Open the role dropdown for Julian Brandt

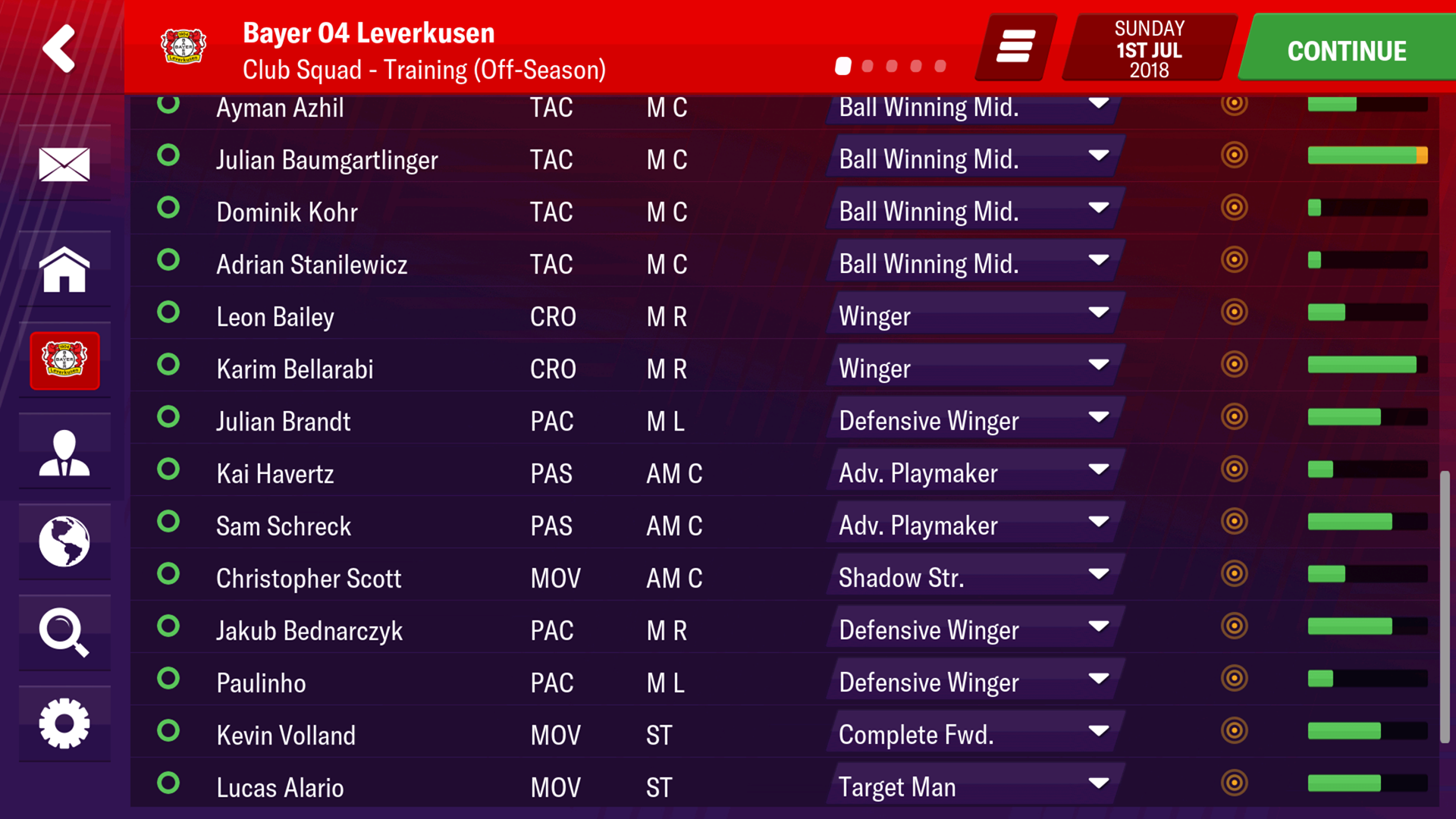pos(973,420)
